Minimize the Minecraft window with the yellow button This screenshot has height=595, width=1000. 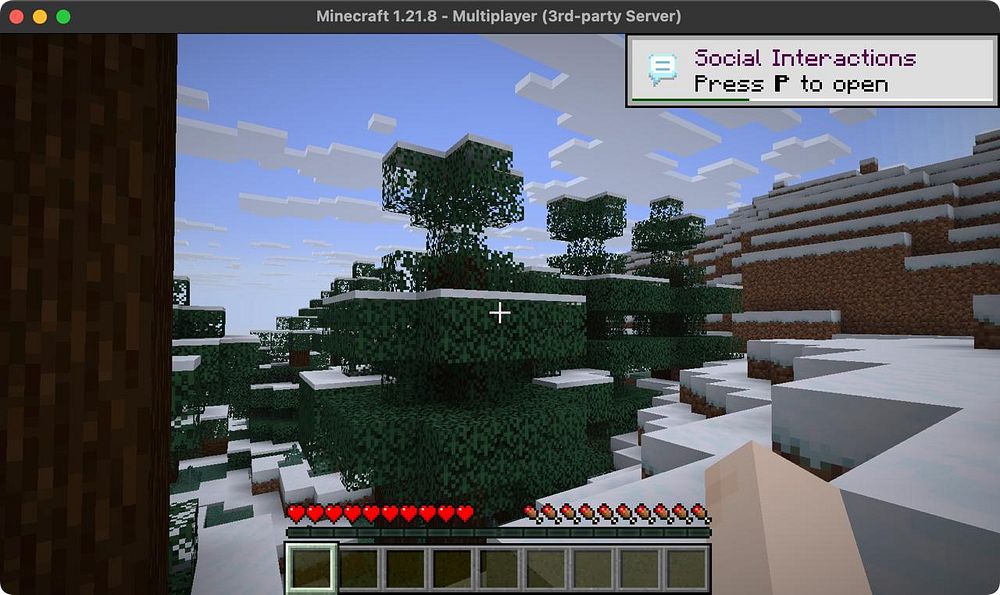click(x=40, y=17)
